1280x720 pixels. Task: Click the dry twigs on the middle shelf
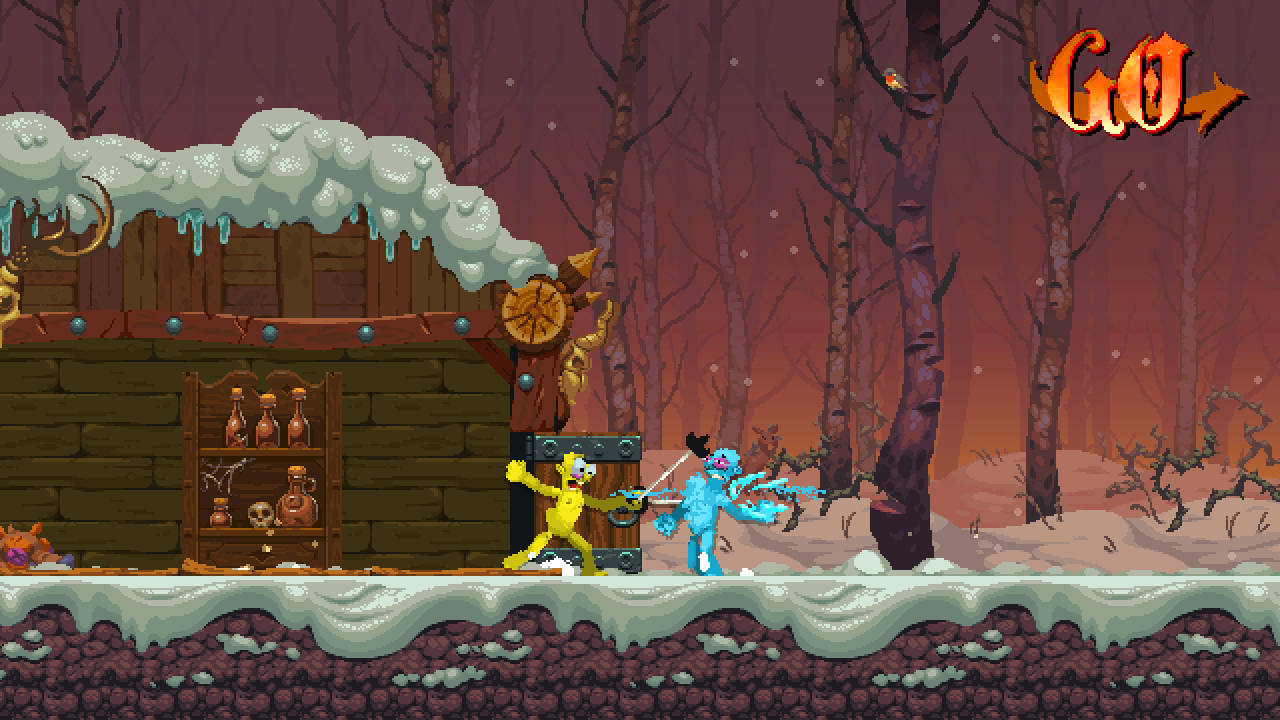pyautogui.click(x=222, y=470)
